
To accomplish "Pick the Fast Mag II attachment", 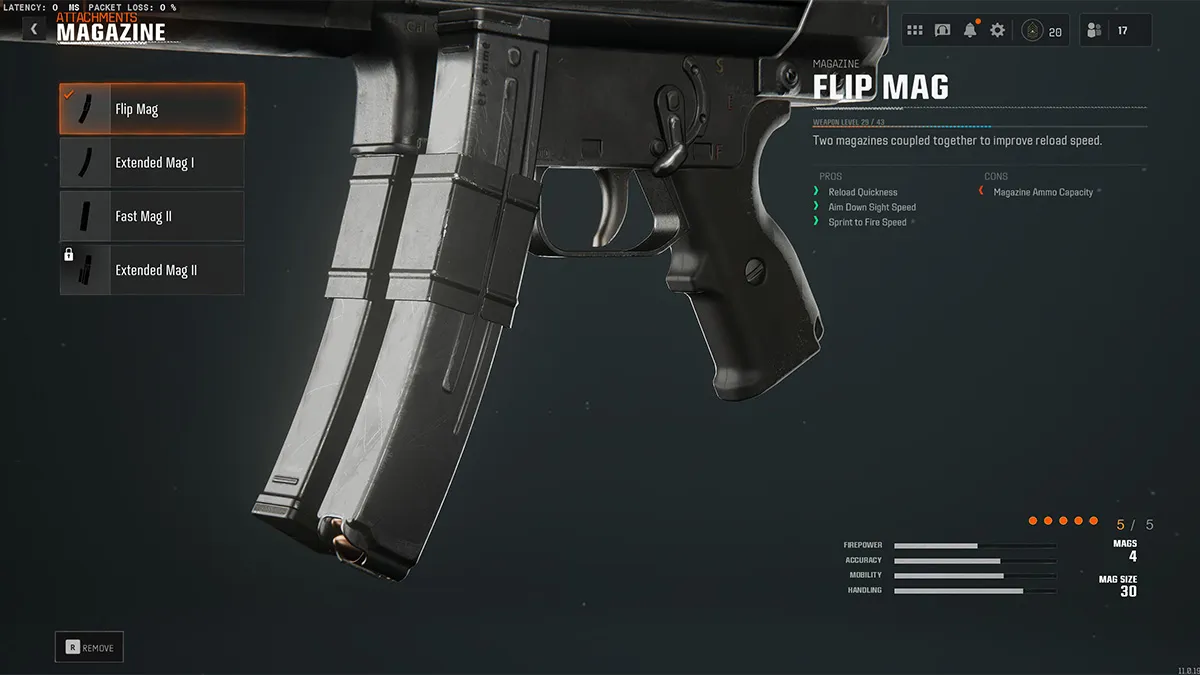I will [x=152, y=216].
